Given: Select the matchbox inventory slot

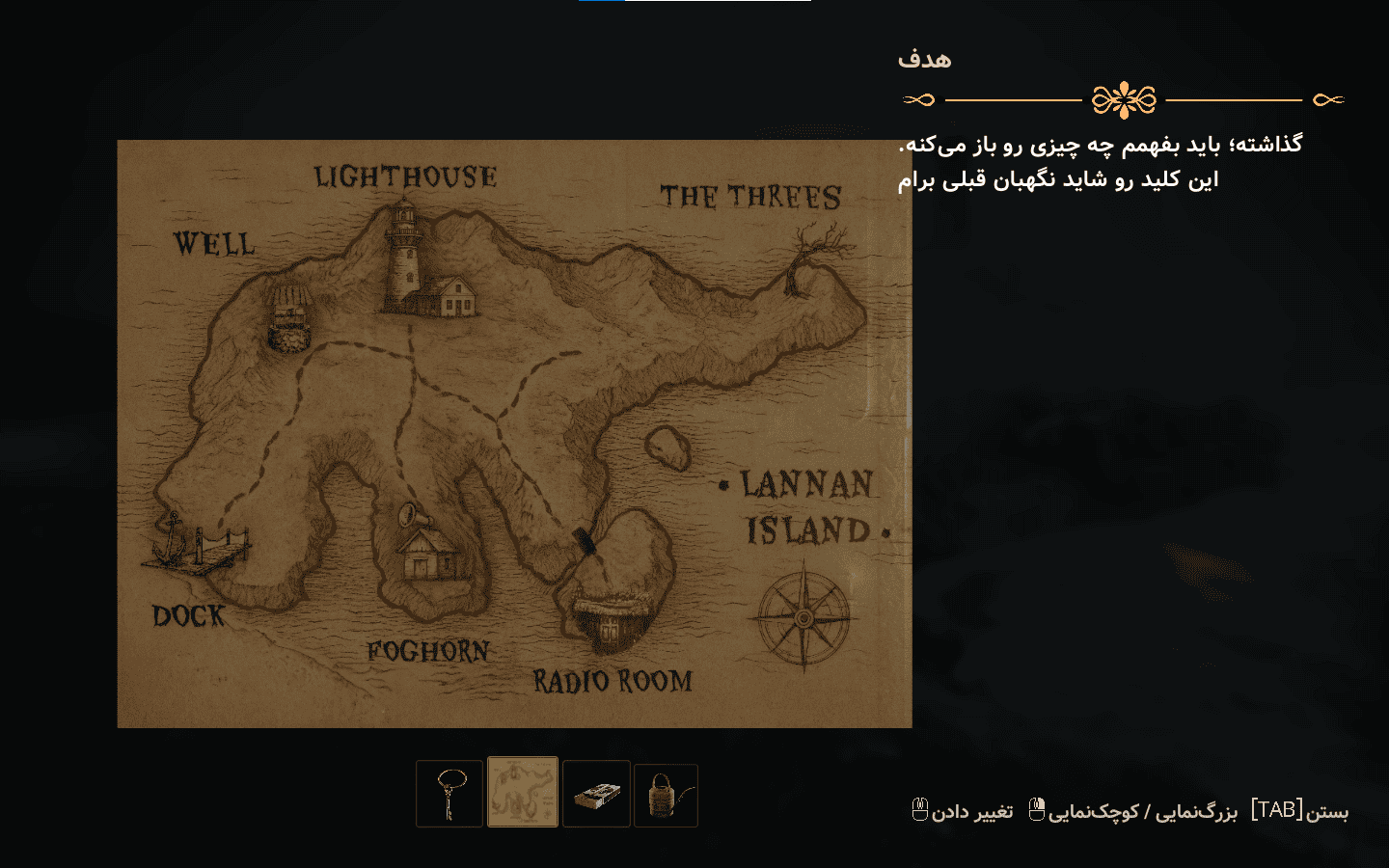Looking at the screenshot, I should [x=596, y=794].
